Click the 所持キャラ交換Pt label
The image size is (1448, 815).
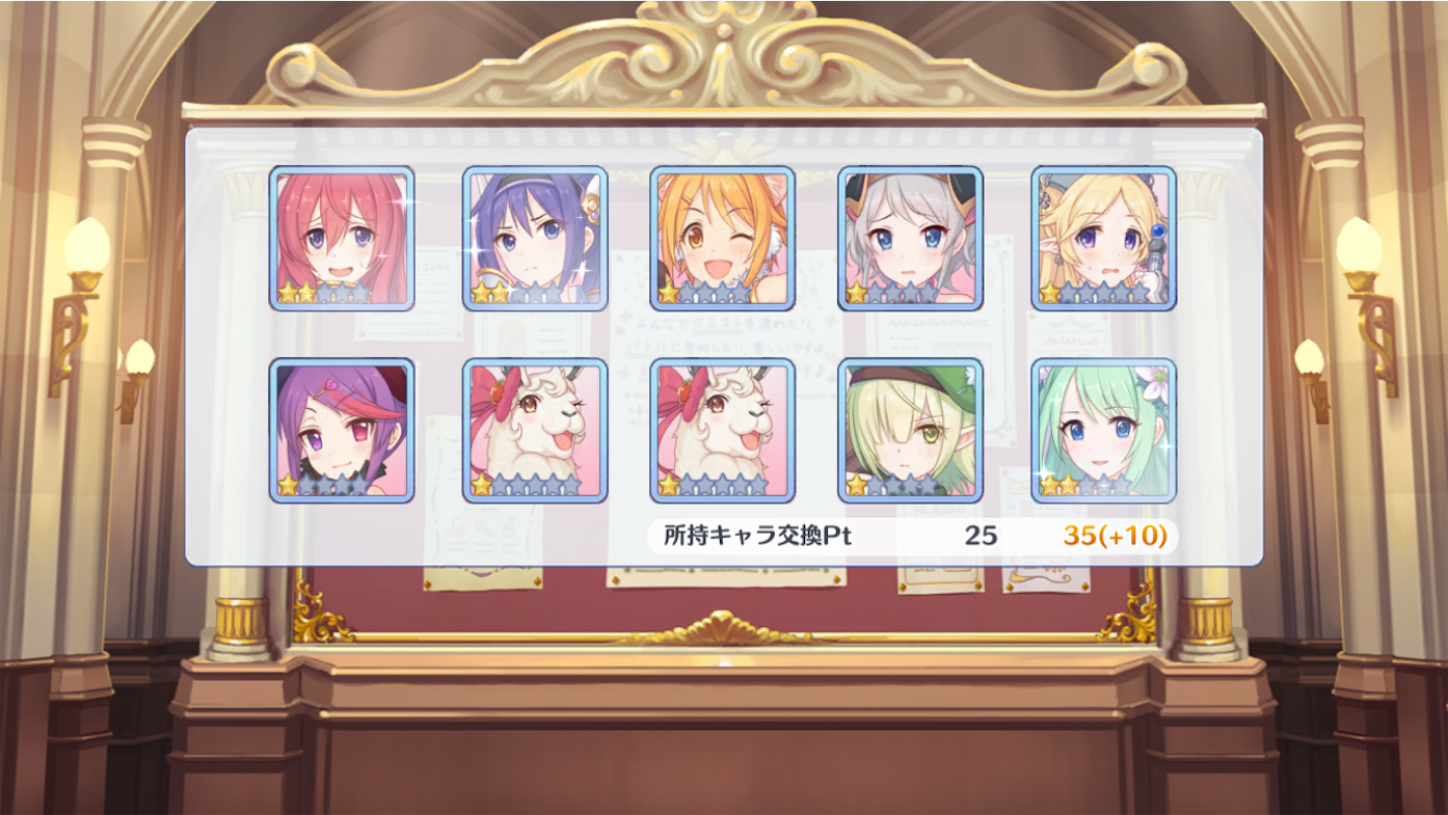click(x=757, y=538)
